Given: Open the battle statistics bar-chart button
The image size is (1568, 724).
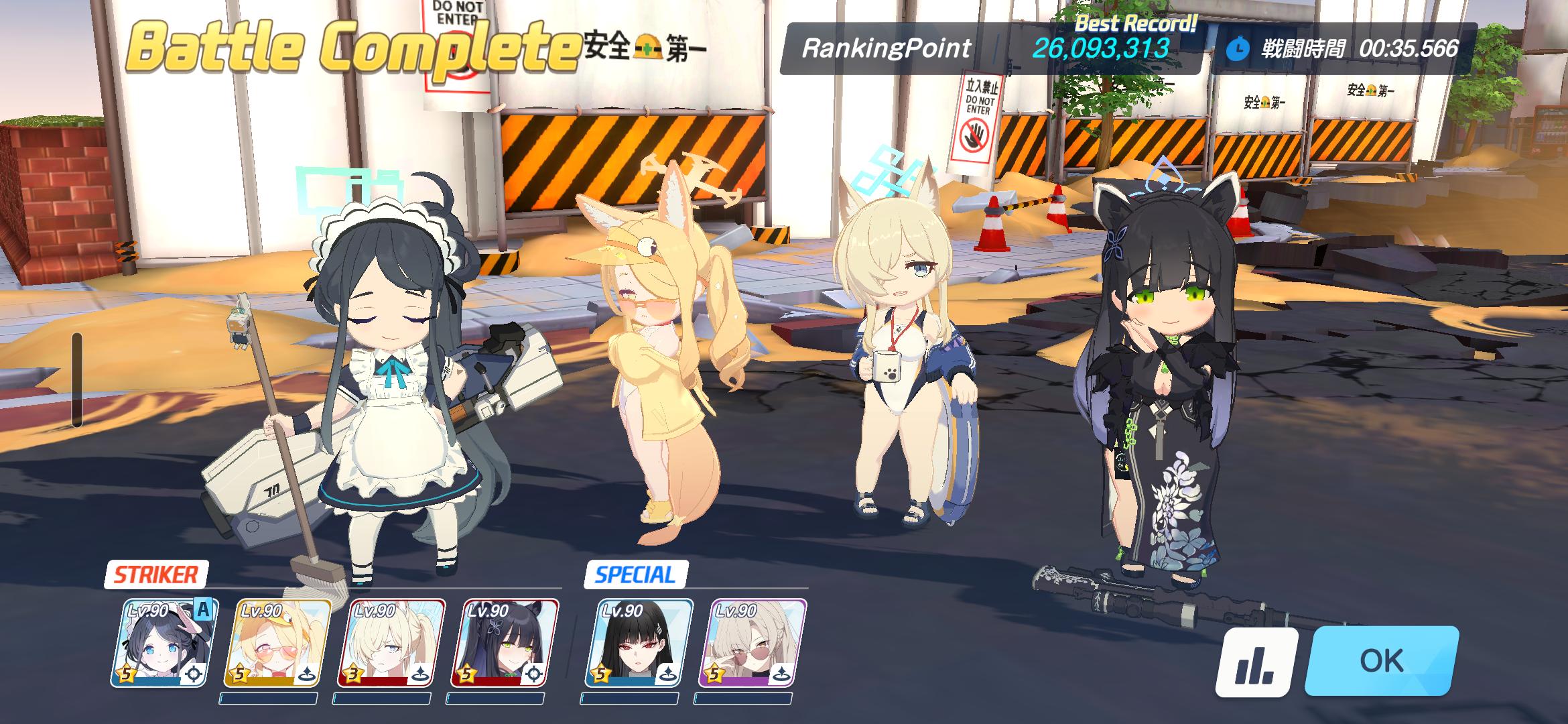Looking at the screenshot, I should [x=1256, y=663].
